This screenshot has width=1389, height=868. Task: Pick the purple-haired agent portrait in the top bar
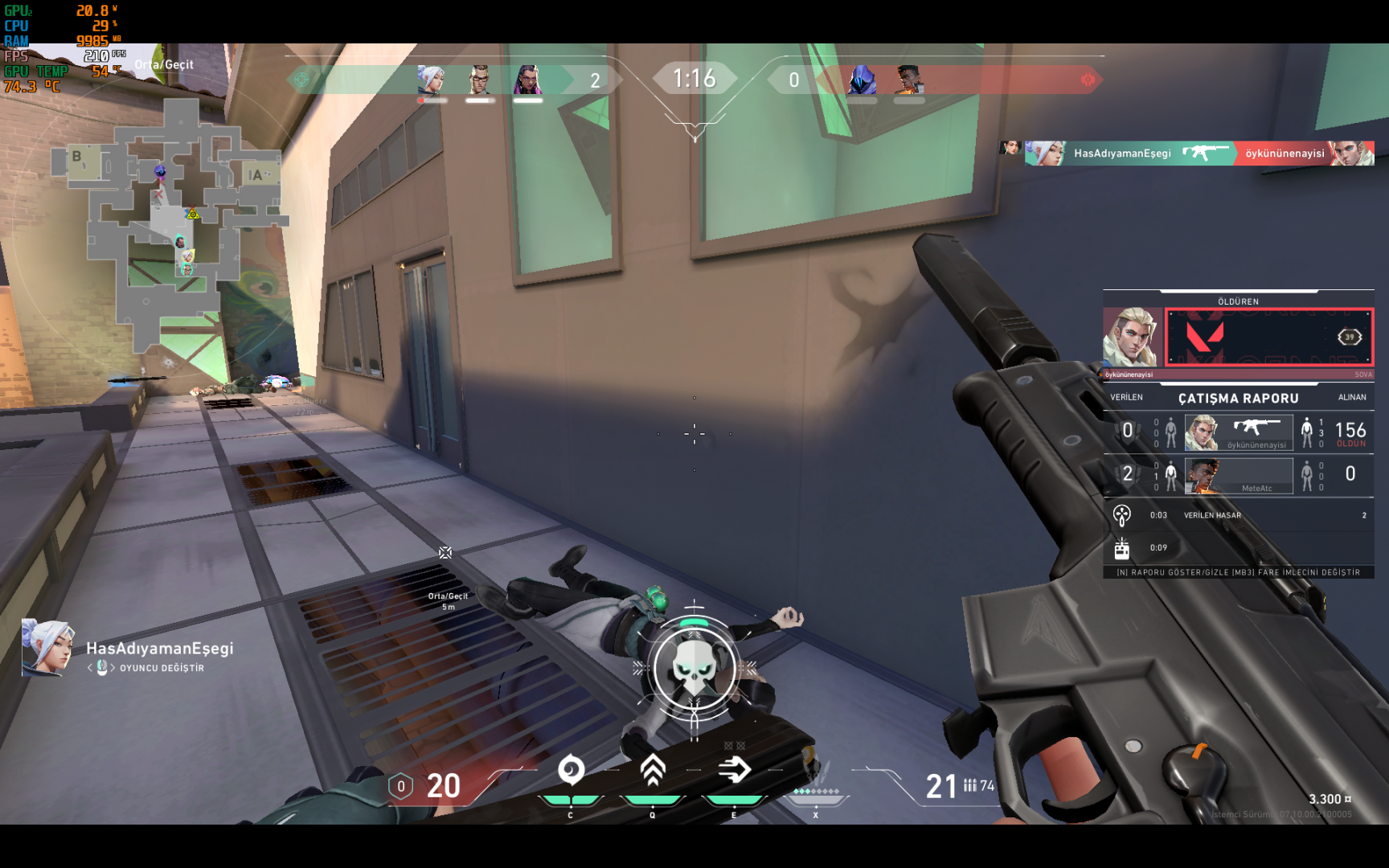click(527, 80)
